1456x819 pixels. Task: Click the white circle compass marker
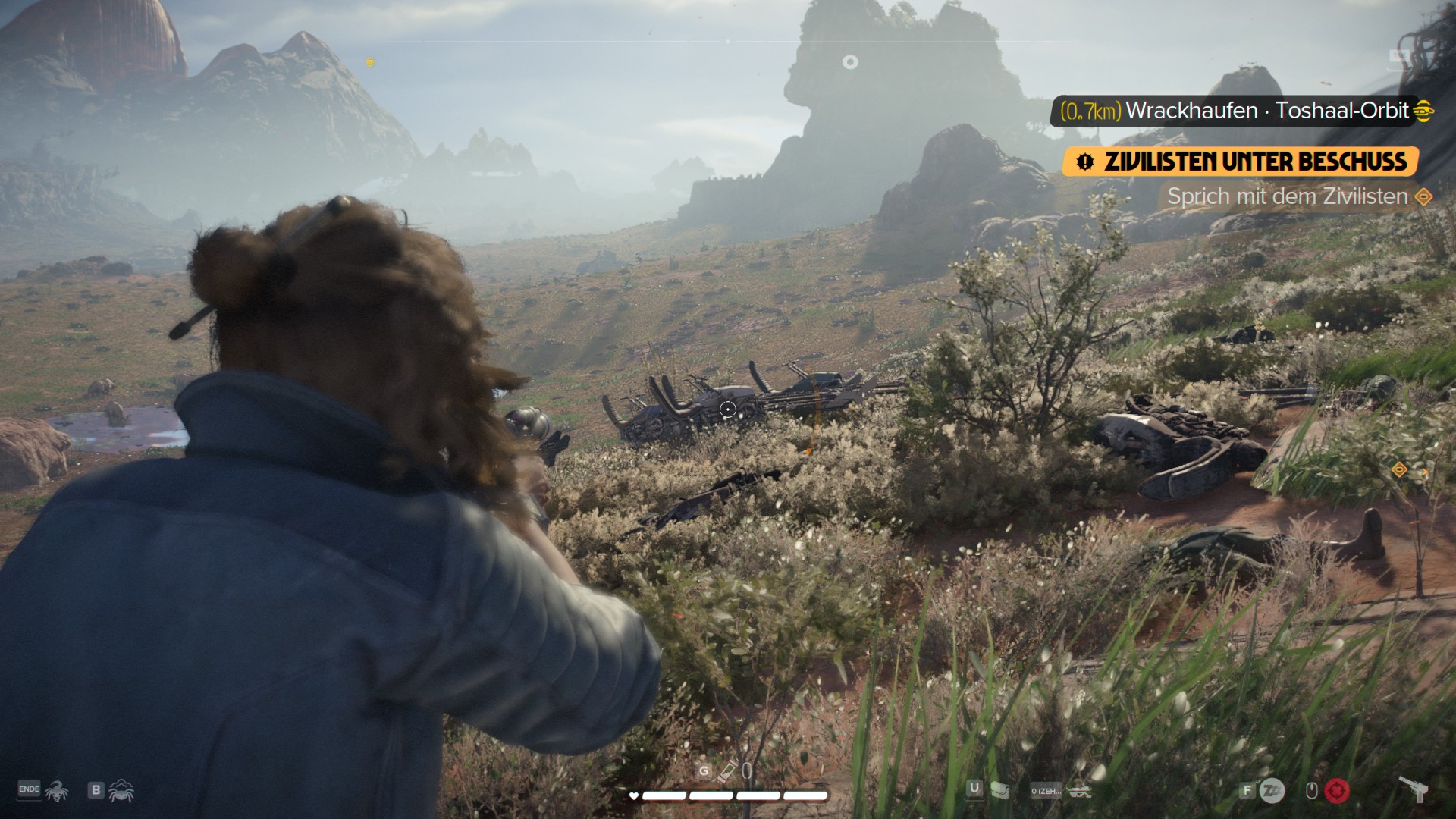tap(850, 62)
